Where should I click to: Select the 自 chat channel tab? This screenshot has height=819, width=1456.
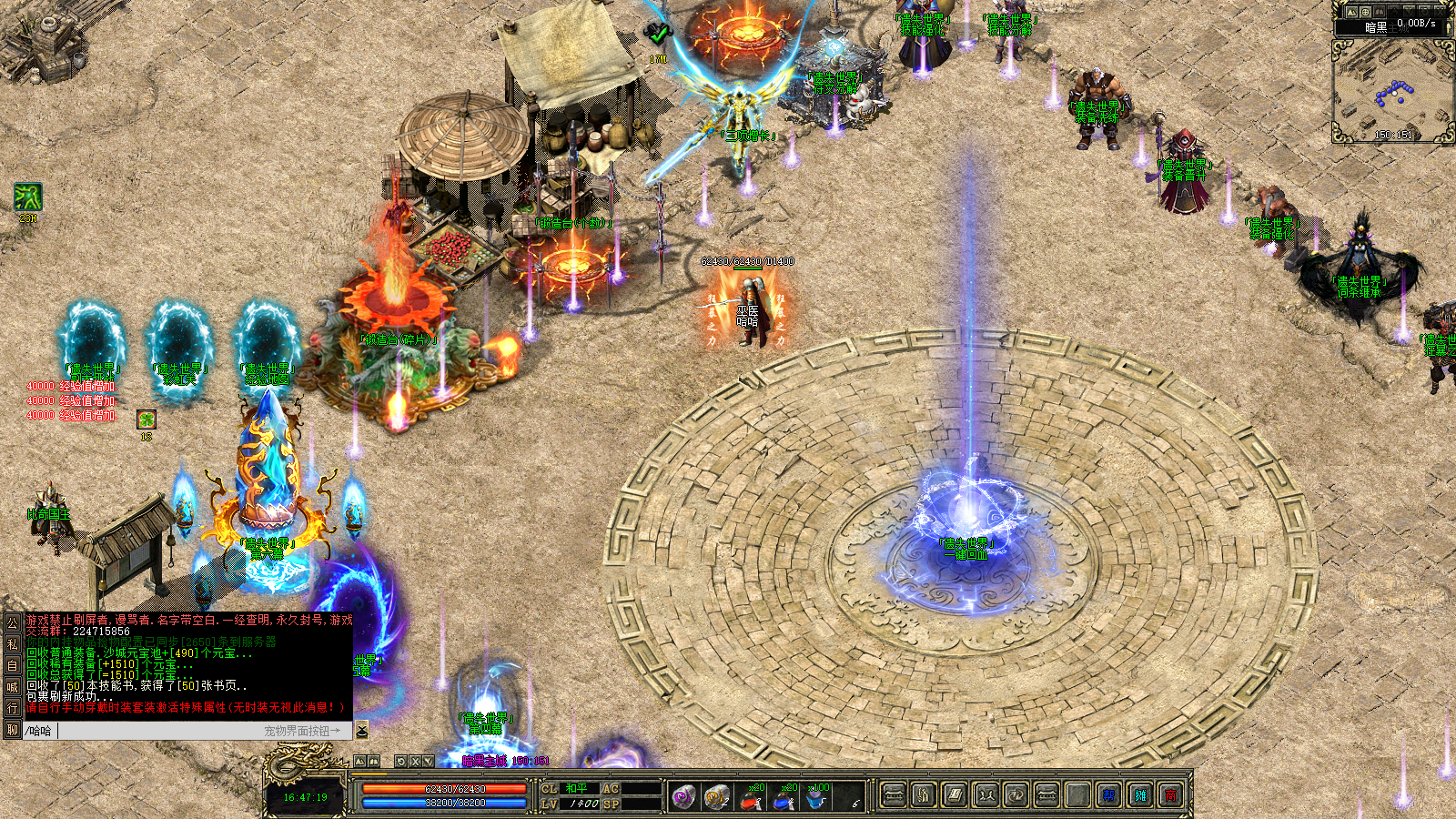click(12, 665)
